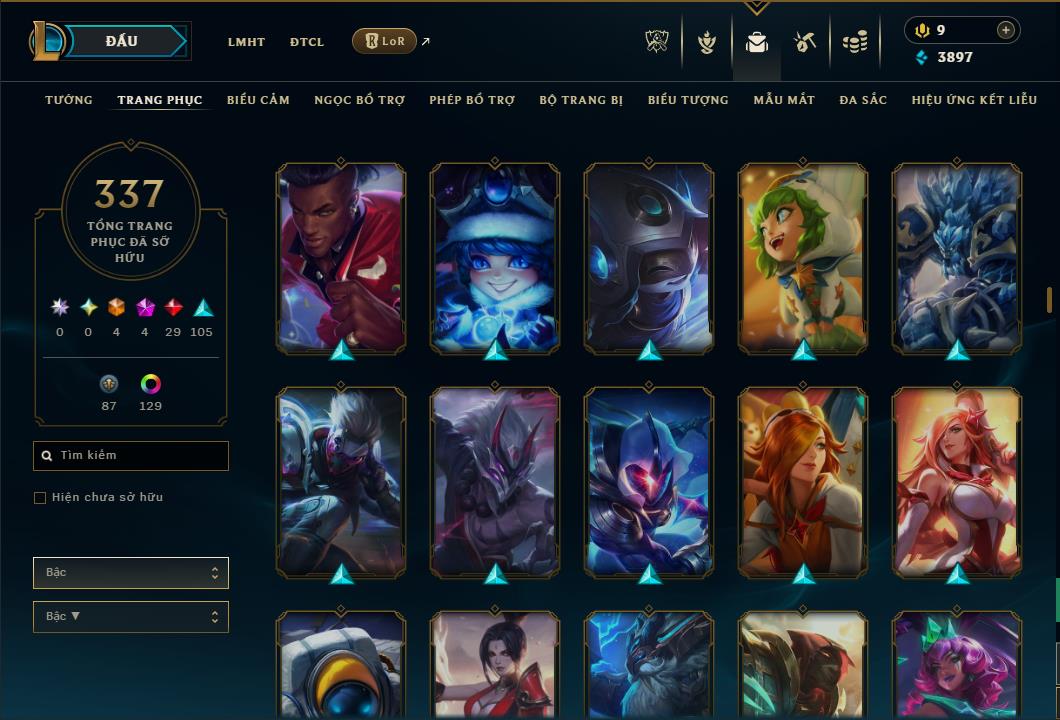Open the LoR link button
The width and height of the screenshot is (1060, 720).
[384, 41]
